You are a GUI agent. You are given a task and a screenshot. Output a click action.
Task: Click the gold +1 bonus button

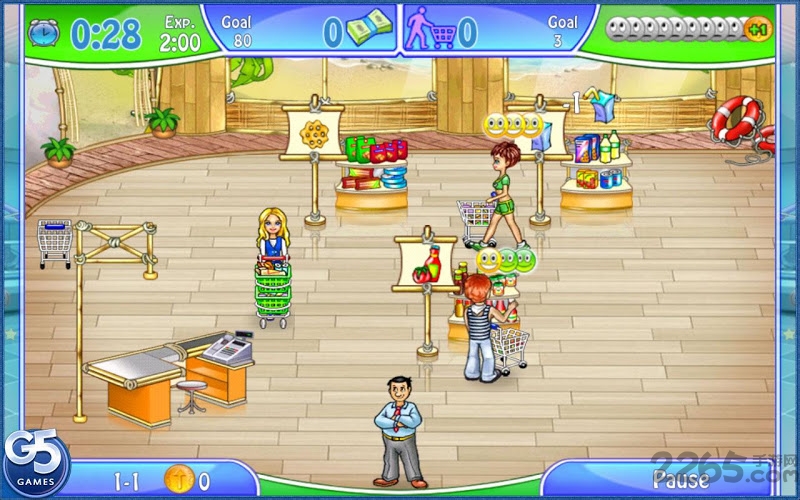[758, 29]
